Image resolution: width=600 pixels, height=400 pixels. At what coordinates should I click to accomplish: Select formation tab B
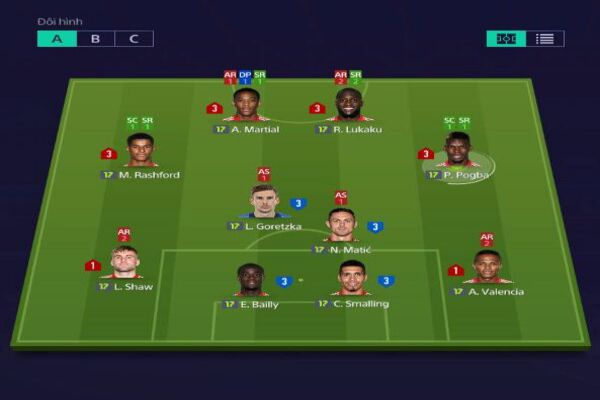(96, 39)
